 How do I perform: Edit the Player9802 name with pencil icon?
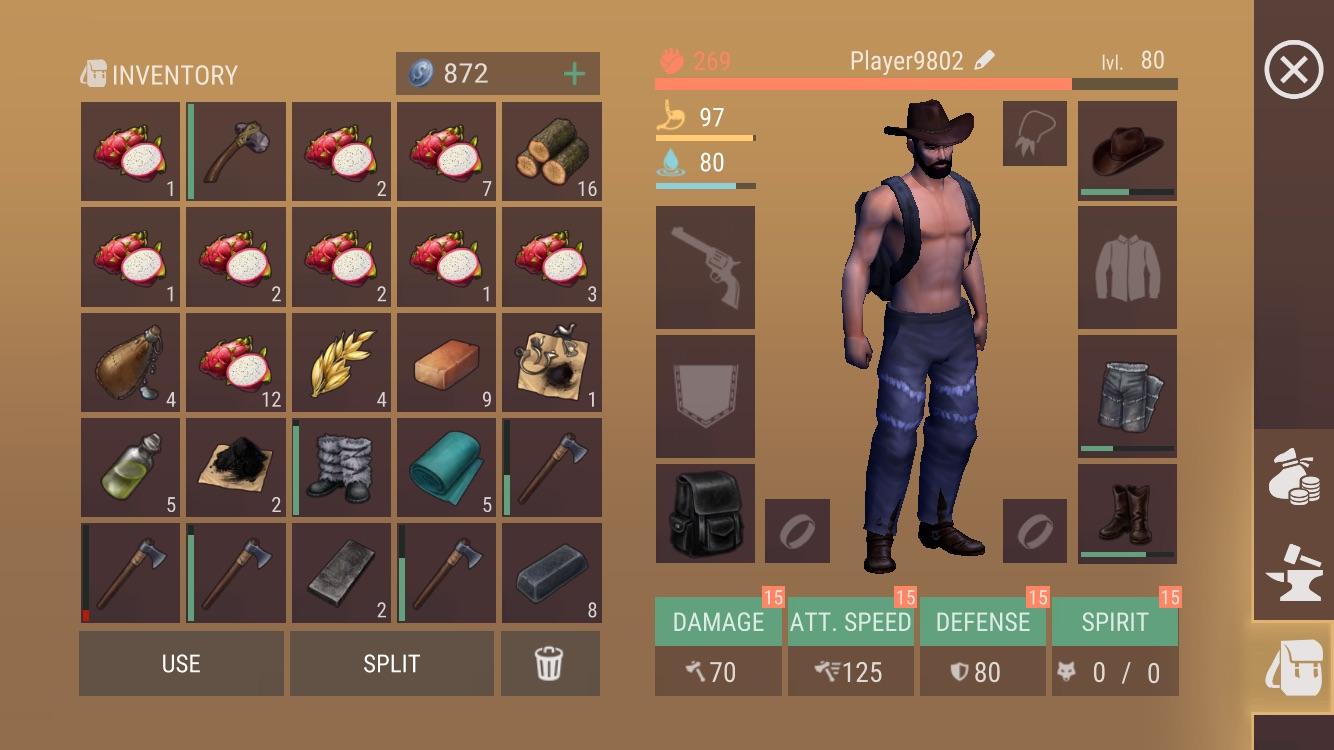point(987,60)
